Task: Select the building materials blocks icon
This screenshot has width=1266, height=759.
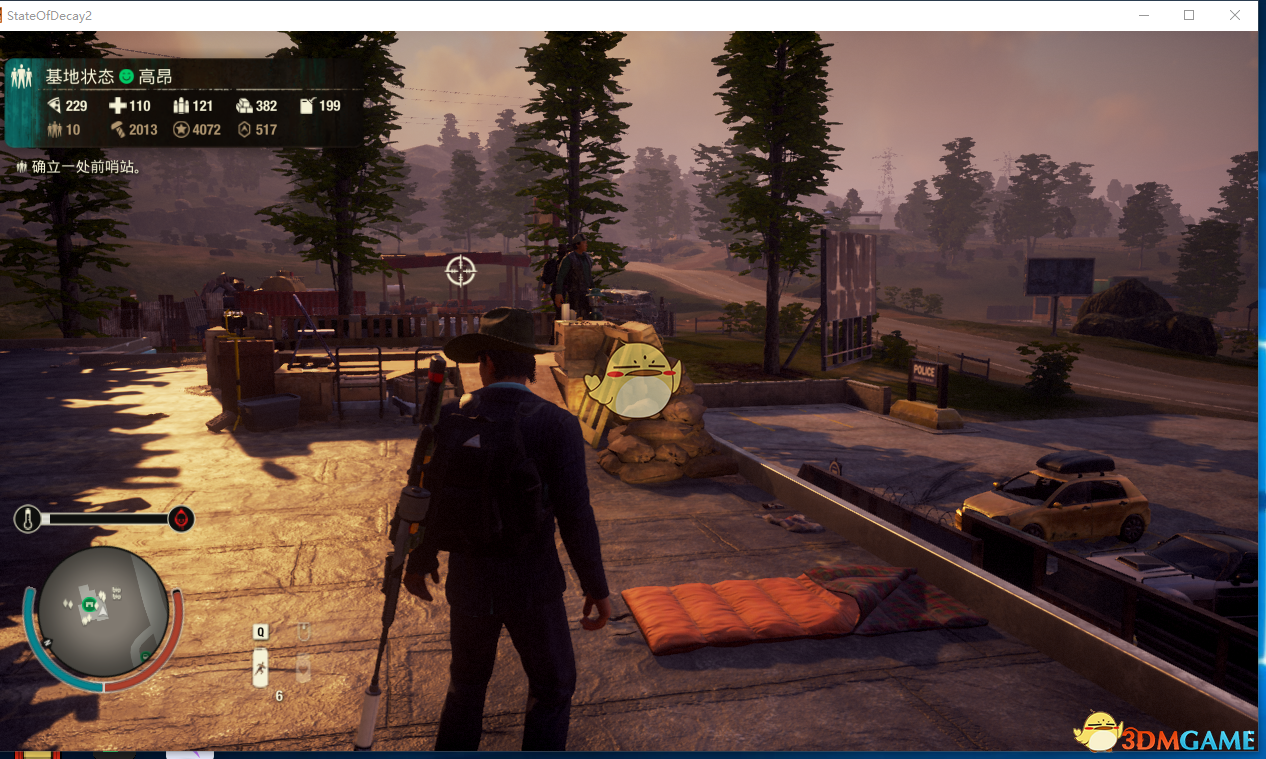Action: [x=244, y=106]
